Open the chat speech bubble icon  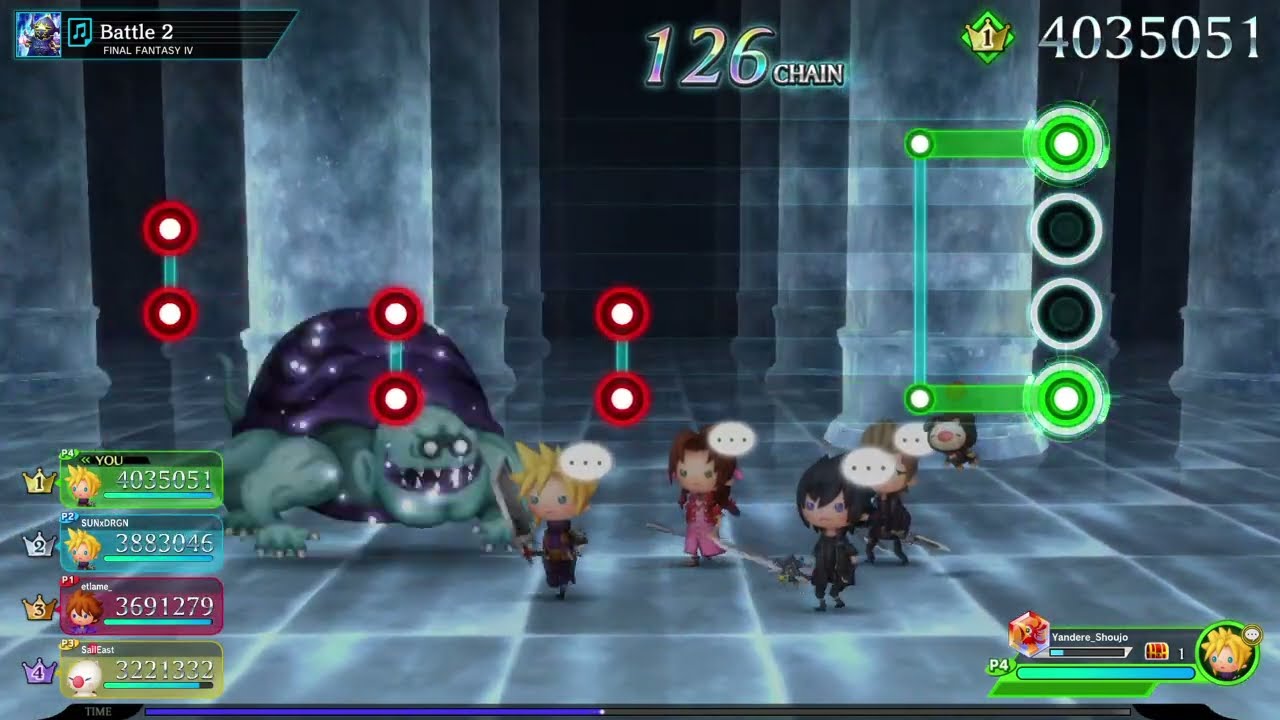(1251, 635)
